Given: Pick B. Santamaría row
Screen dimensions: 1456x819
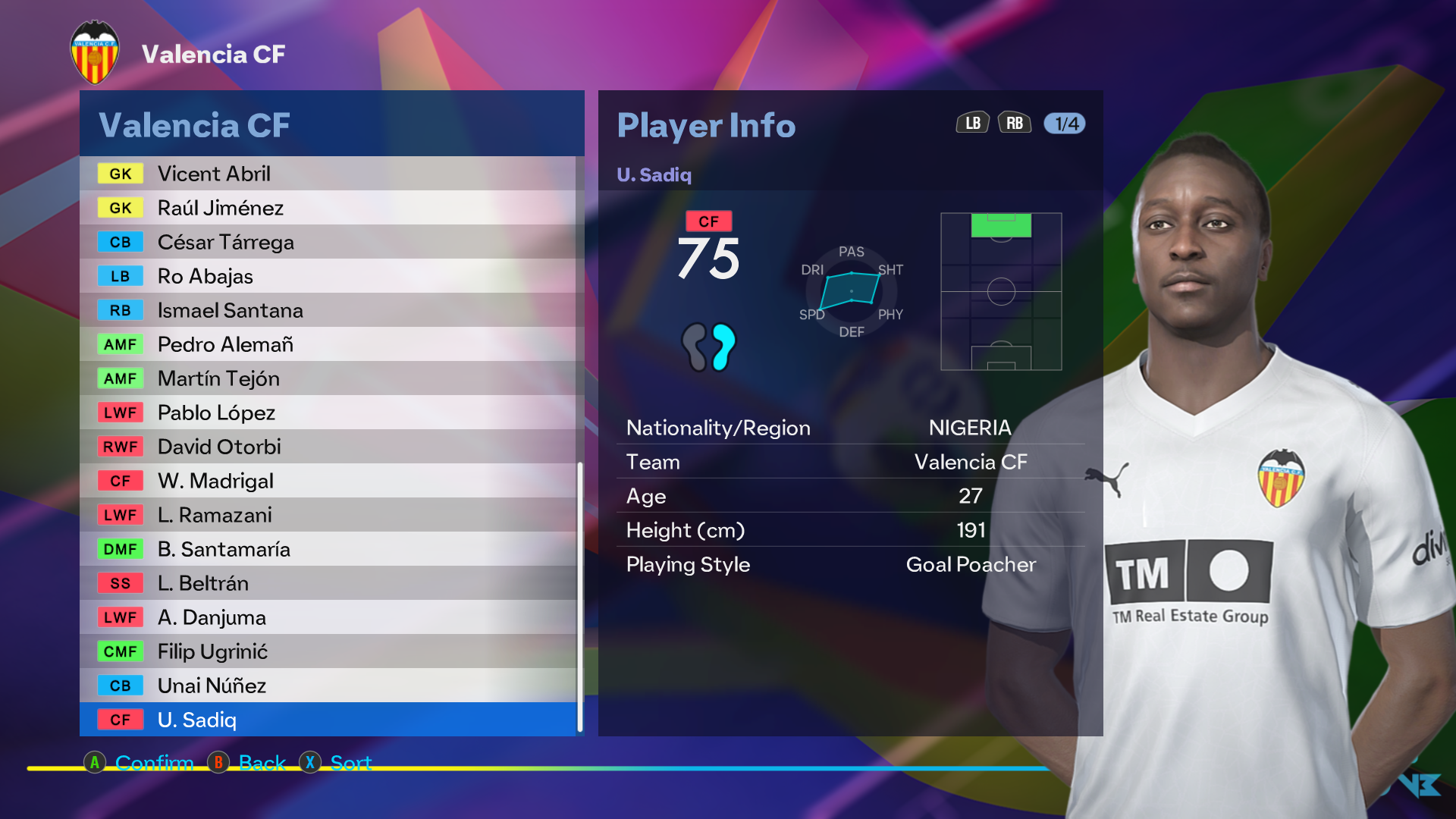Looking at the screenshot, I should (x=328, y=549).
